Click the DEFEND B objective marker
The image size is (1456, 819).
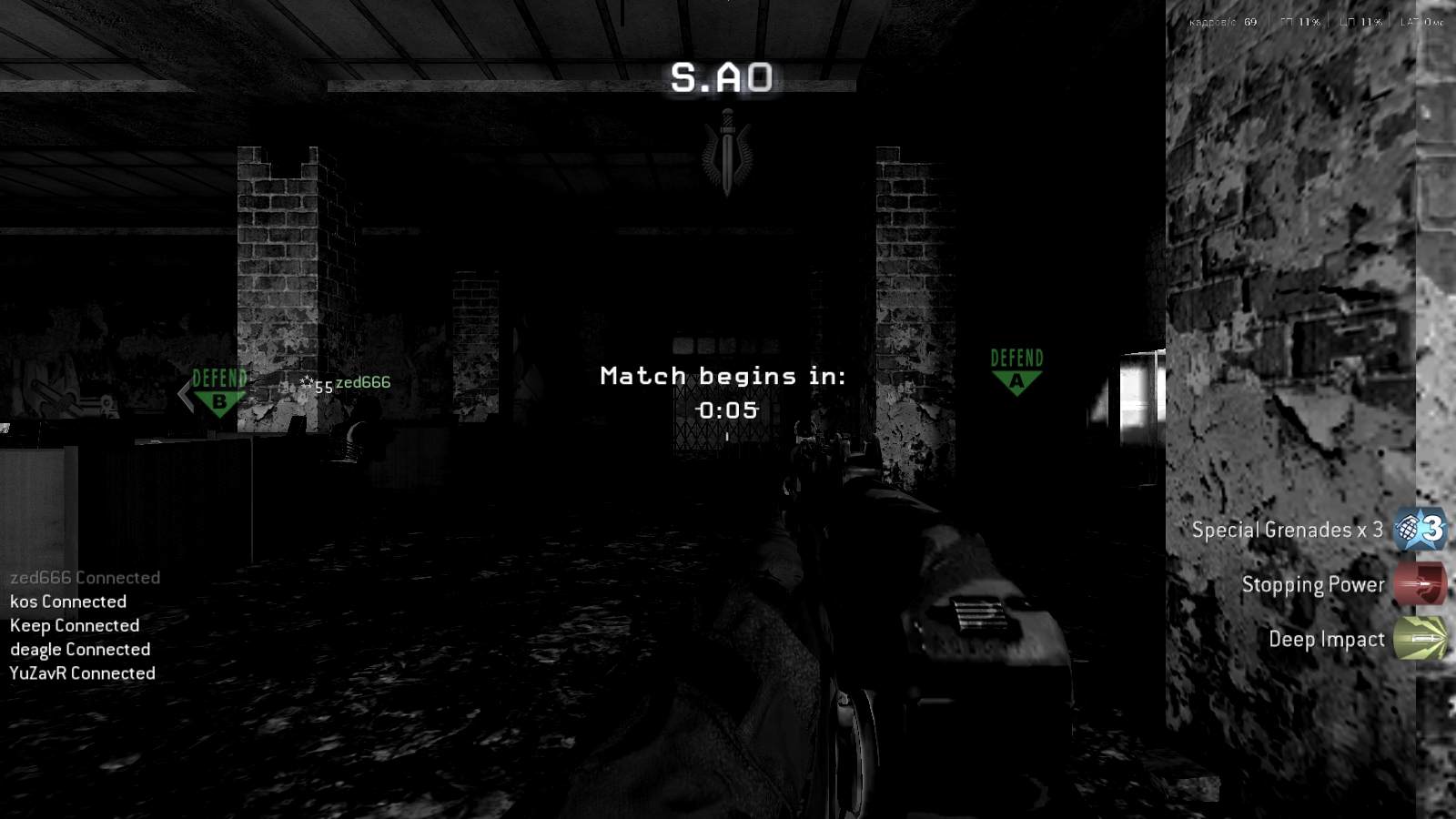[217, 389]
